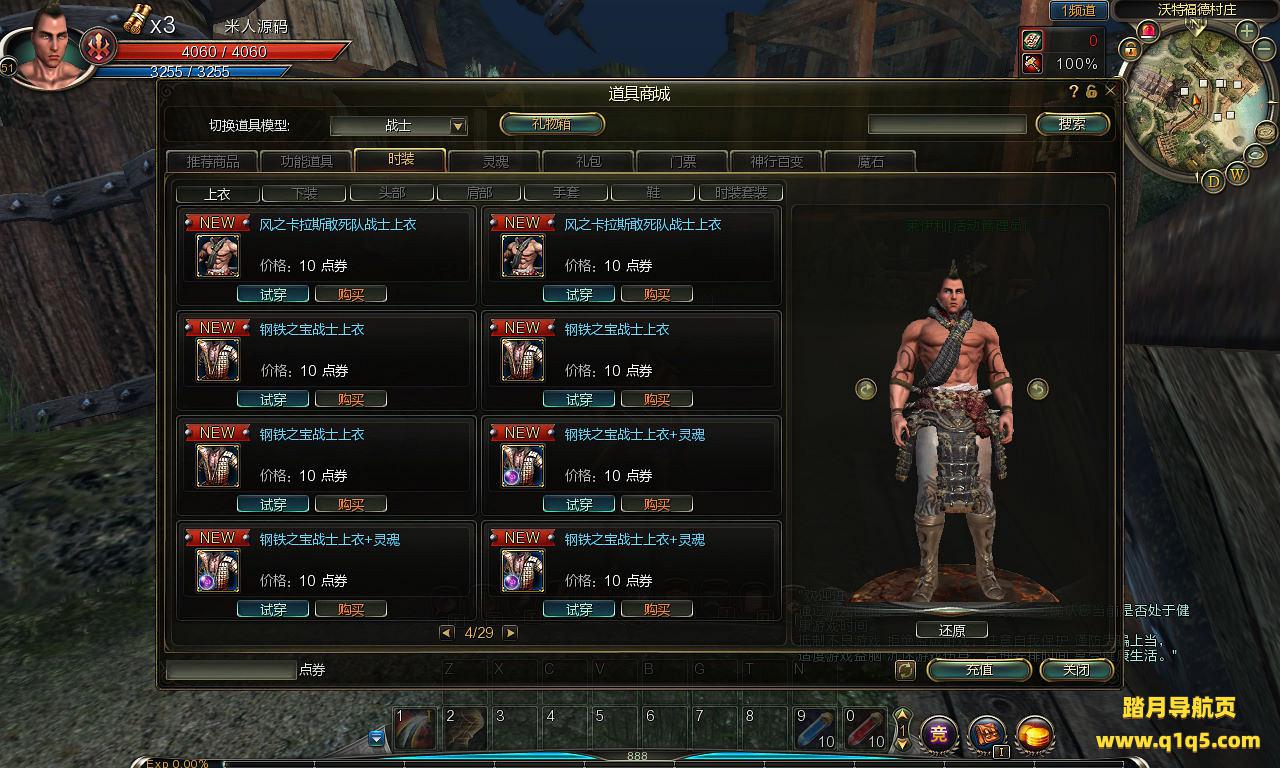Screen dimensions: 1280x768
Task: Show the 魔石 tab
Action: pyautogui.click(x=870, y=161)
